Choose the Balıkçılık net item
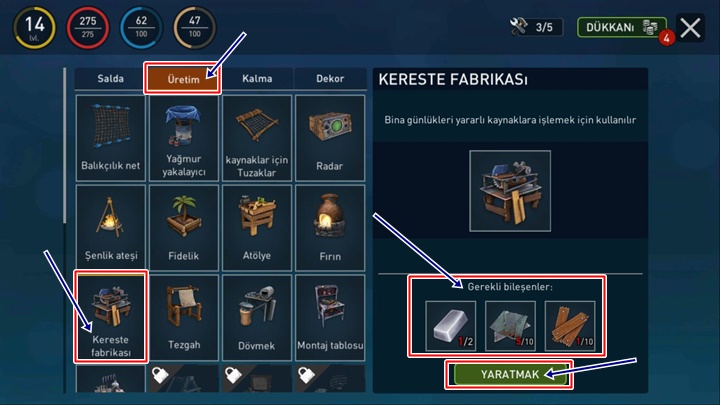 pyautogui.click(x=110, y=138)
